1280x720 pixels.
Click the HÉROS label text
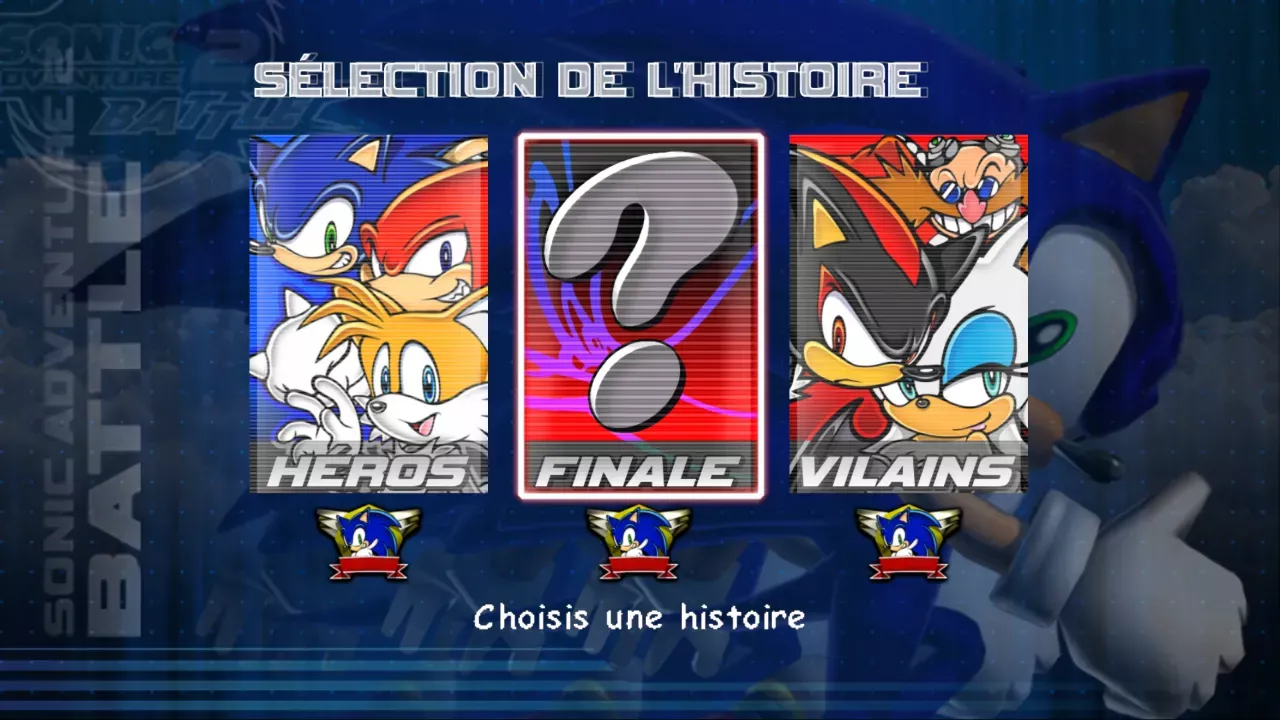(x=367, y=472)
